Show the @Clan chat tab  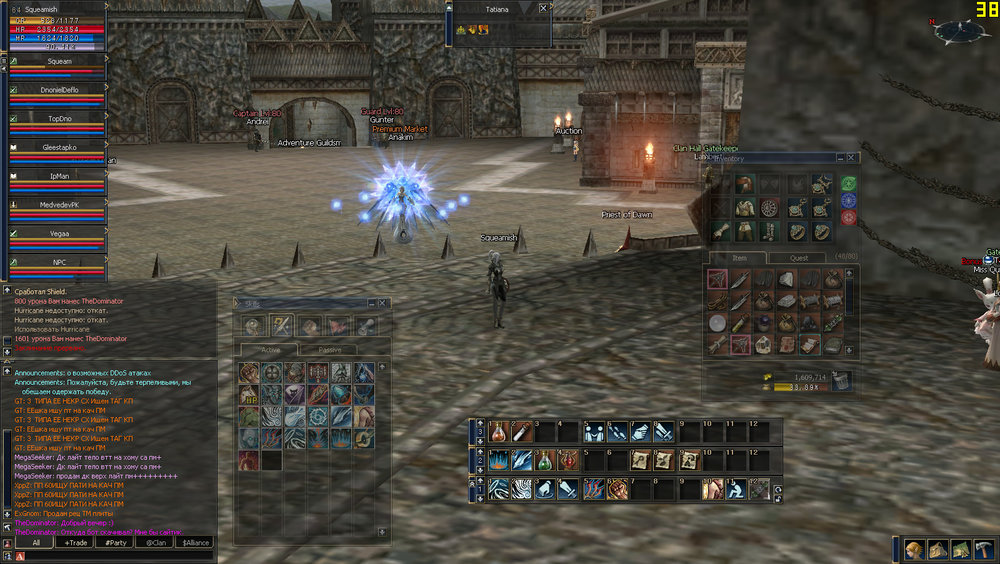(x=155, y=543)
